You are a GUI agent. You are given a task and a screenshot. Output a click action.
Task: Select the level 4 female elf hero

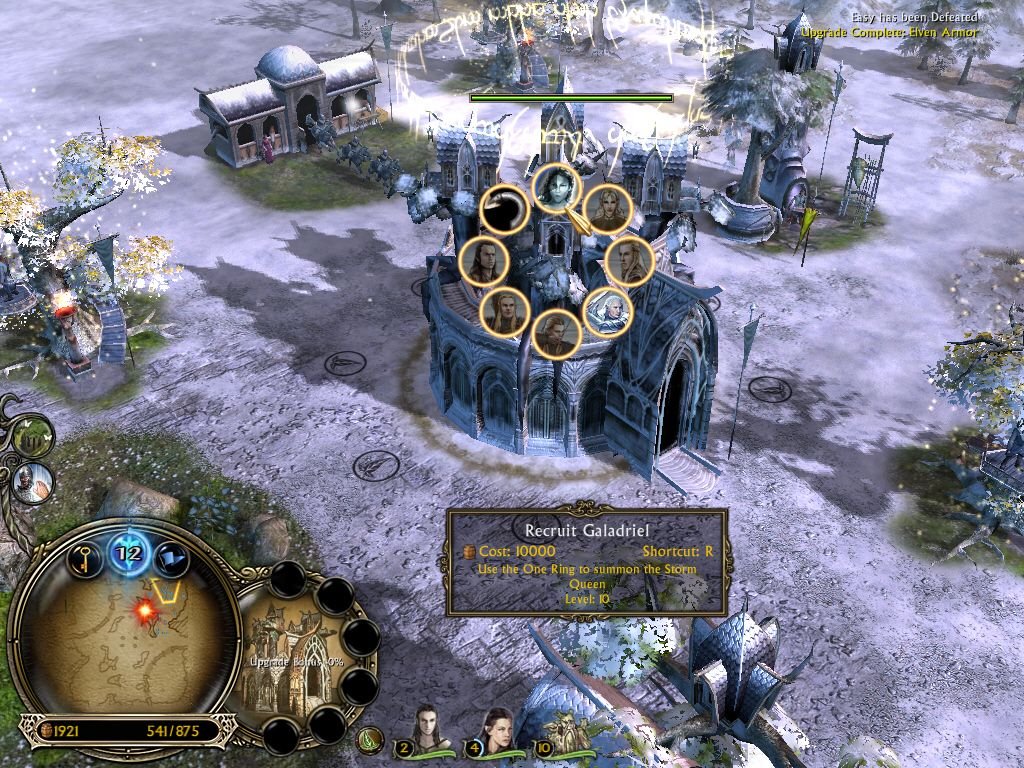(497, 728)
